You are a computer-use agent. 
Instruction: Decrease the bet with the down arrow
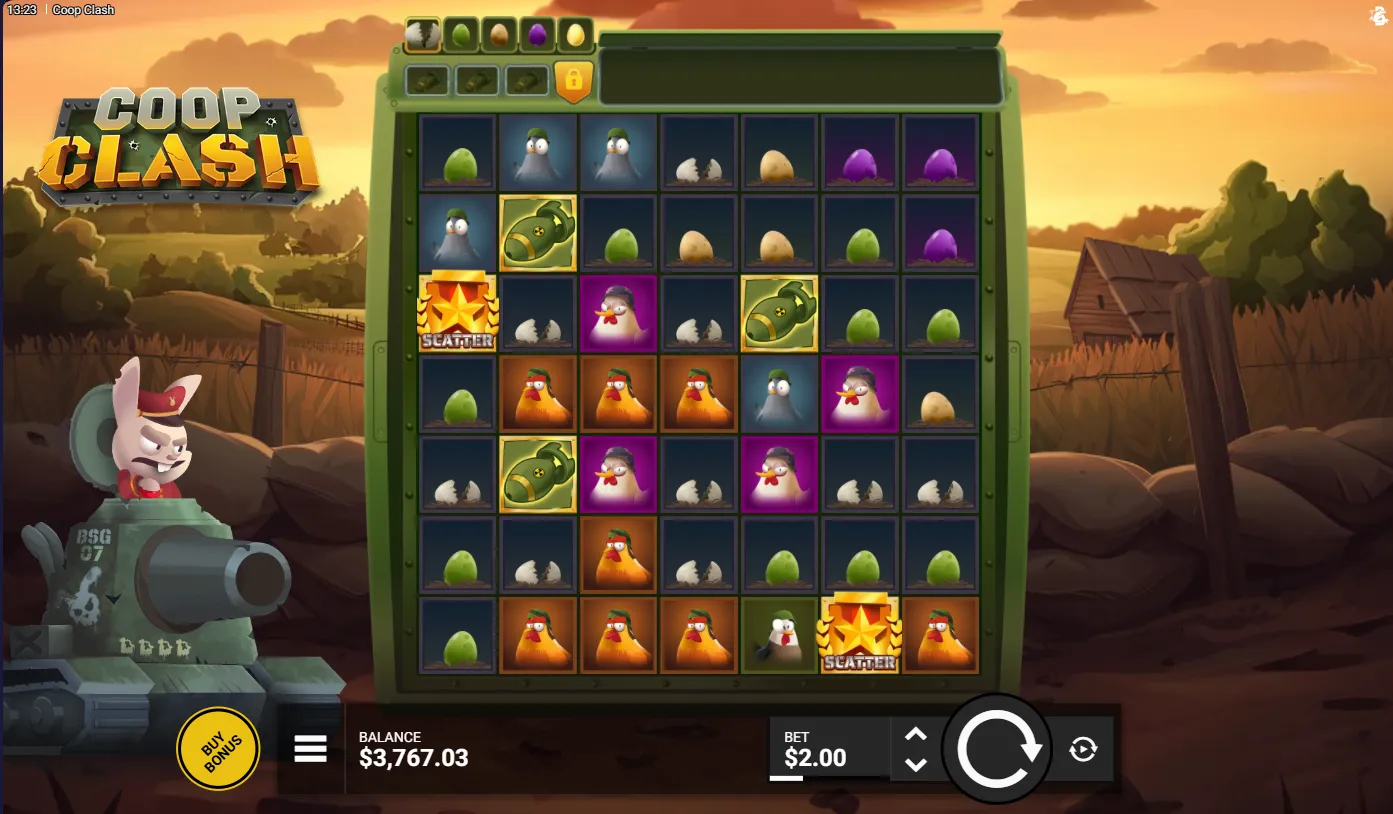[915, 764]
